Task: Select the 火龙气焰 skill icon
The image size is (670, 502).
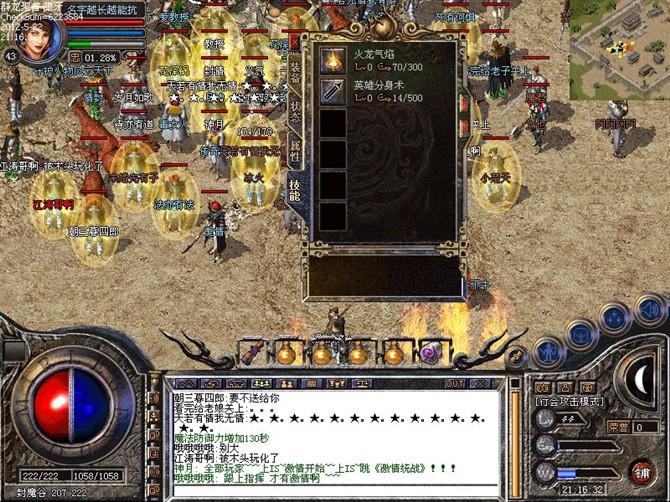Action: point(333,61)
